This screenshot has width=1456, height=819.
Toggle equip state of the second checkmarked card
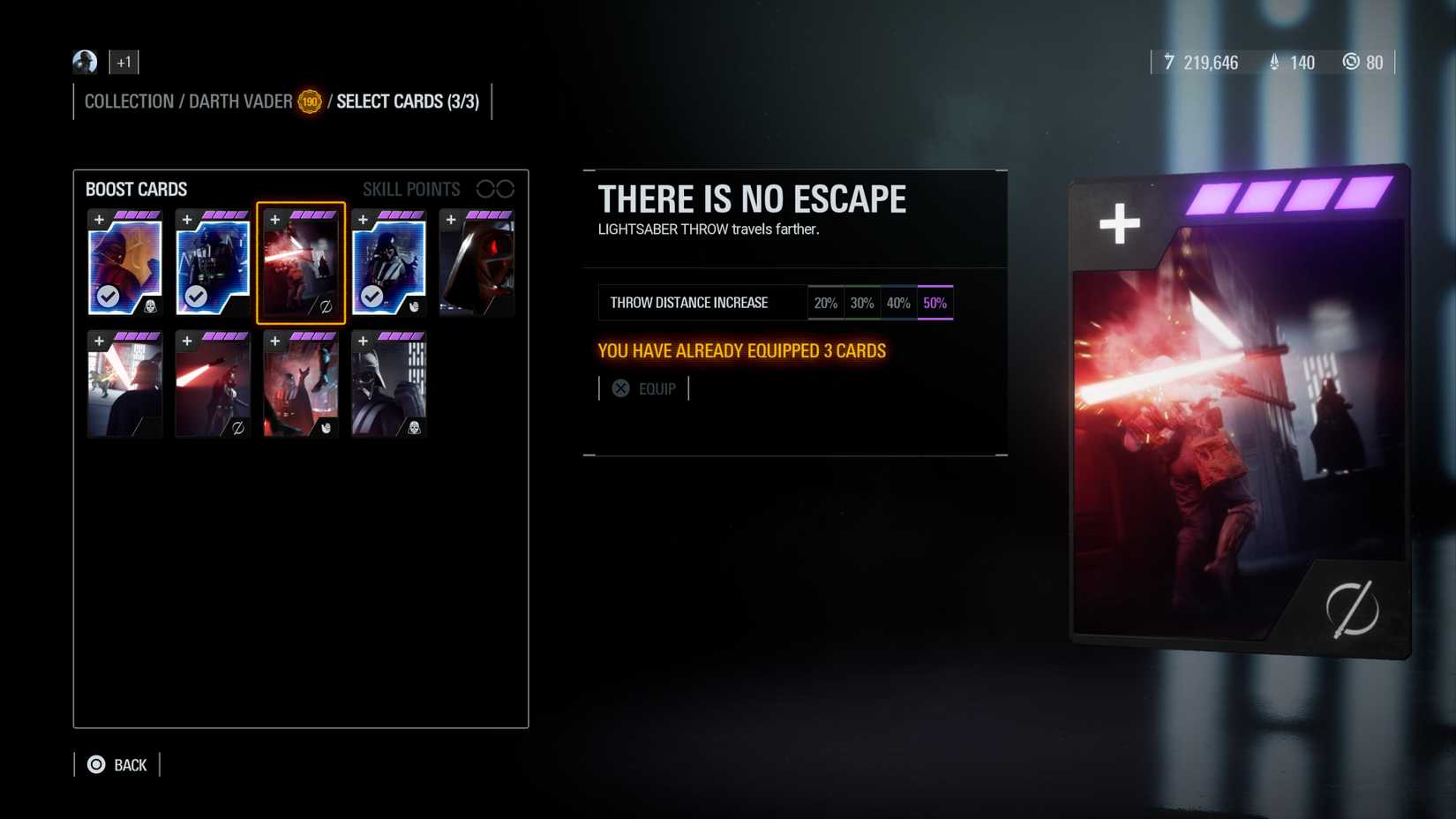(x=196, y=297)
